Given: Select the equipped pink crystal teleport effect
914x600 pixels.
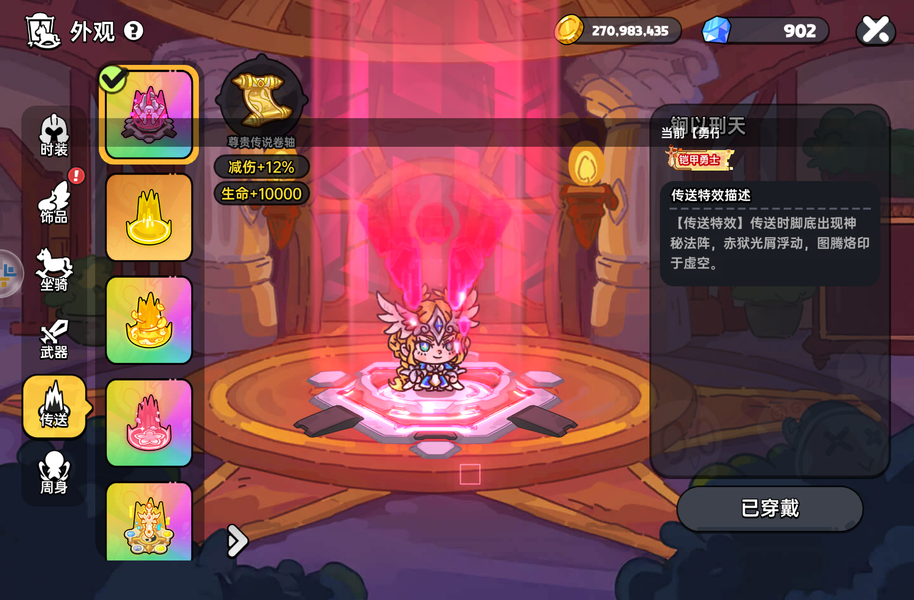Looking at the screenshot, I should pos(149,114).
